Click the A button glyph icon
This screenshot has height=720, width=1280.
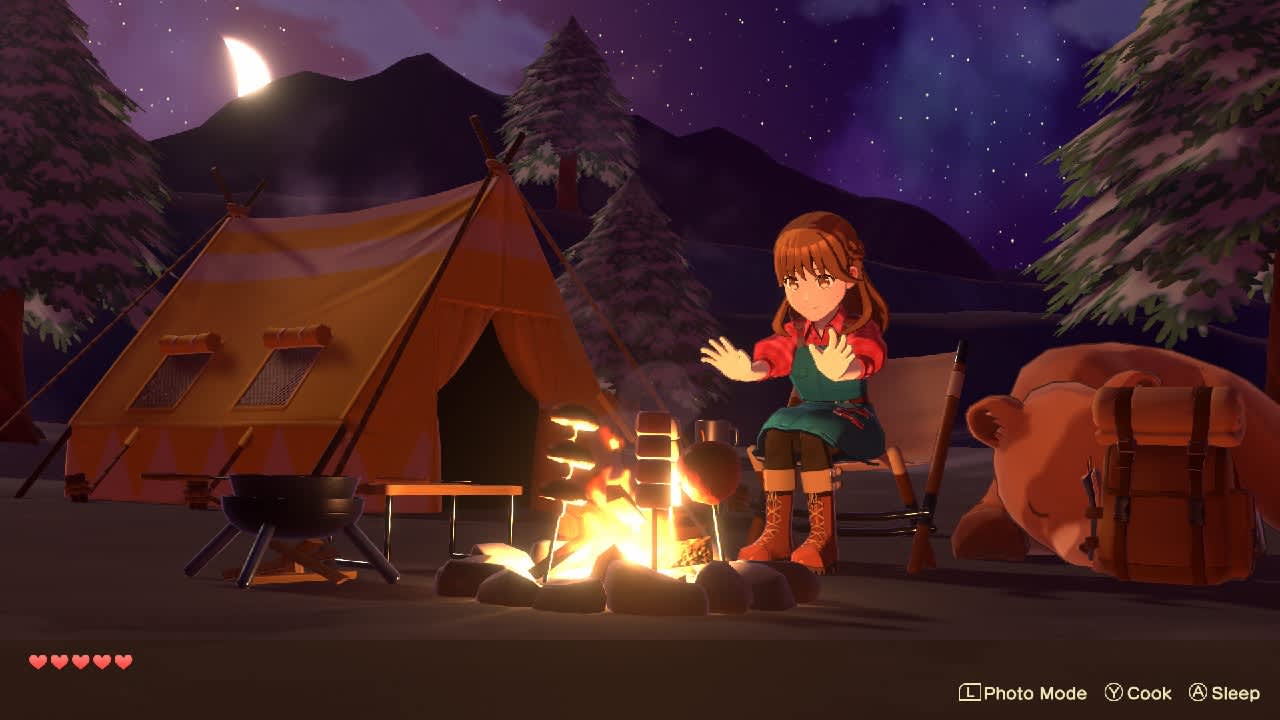pyautogui.click(x=1197, y=693)
